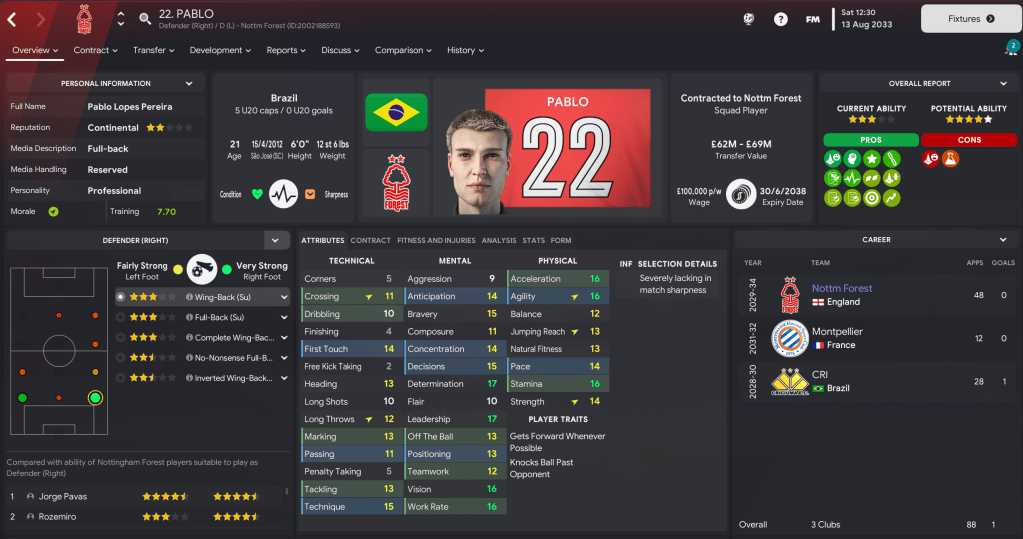Switch to the Stats tab

click(533, 240)
